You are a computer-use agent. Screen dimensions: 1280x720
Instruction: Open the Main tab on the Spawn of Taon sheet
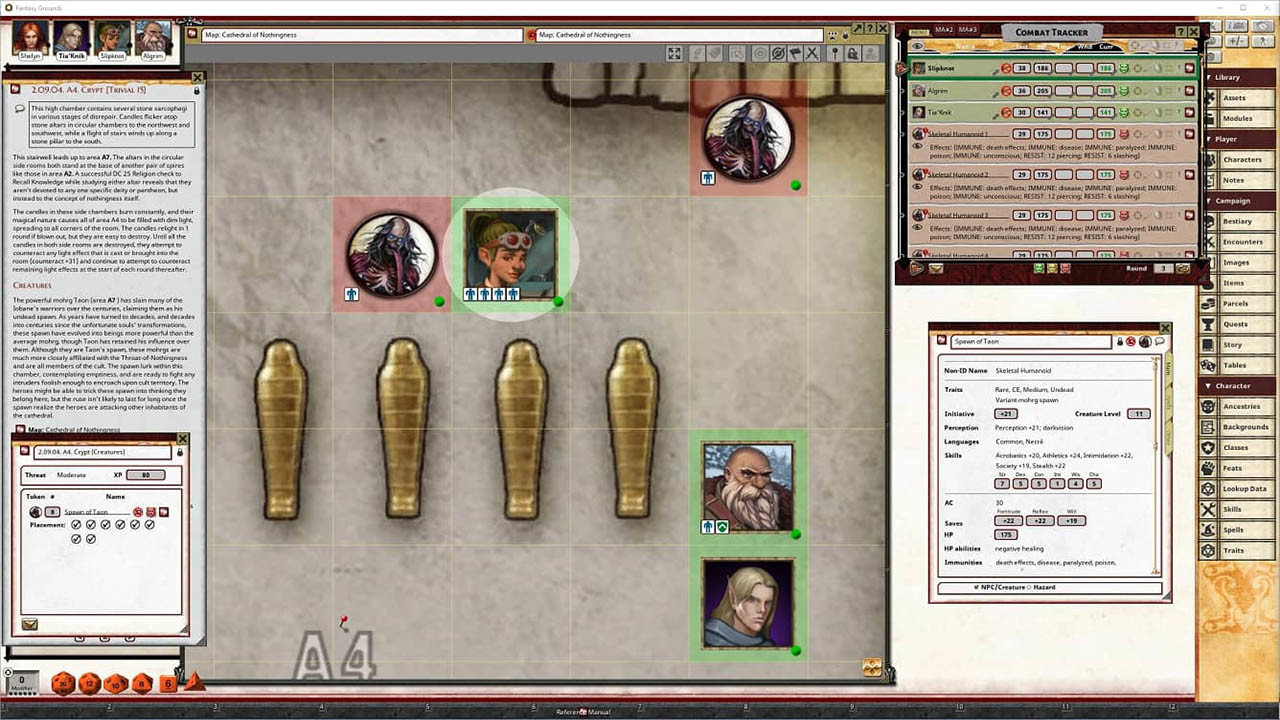(x=1168, y=368)
